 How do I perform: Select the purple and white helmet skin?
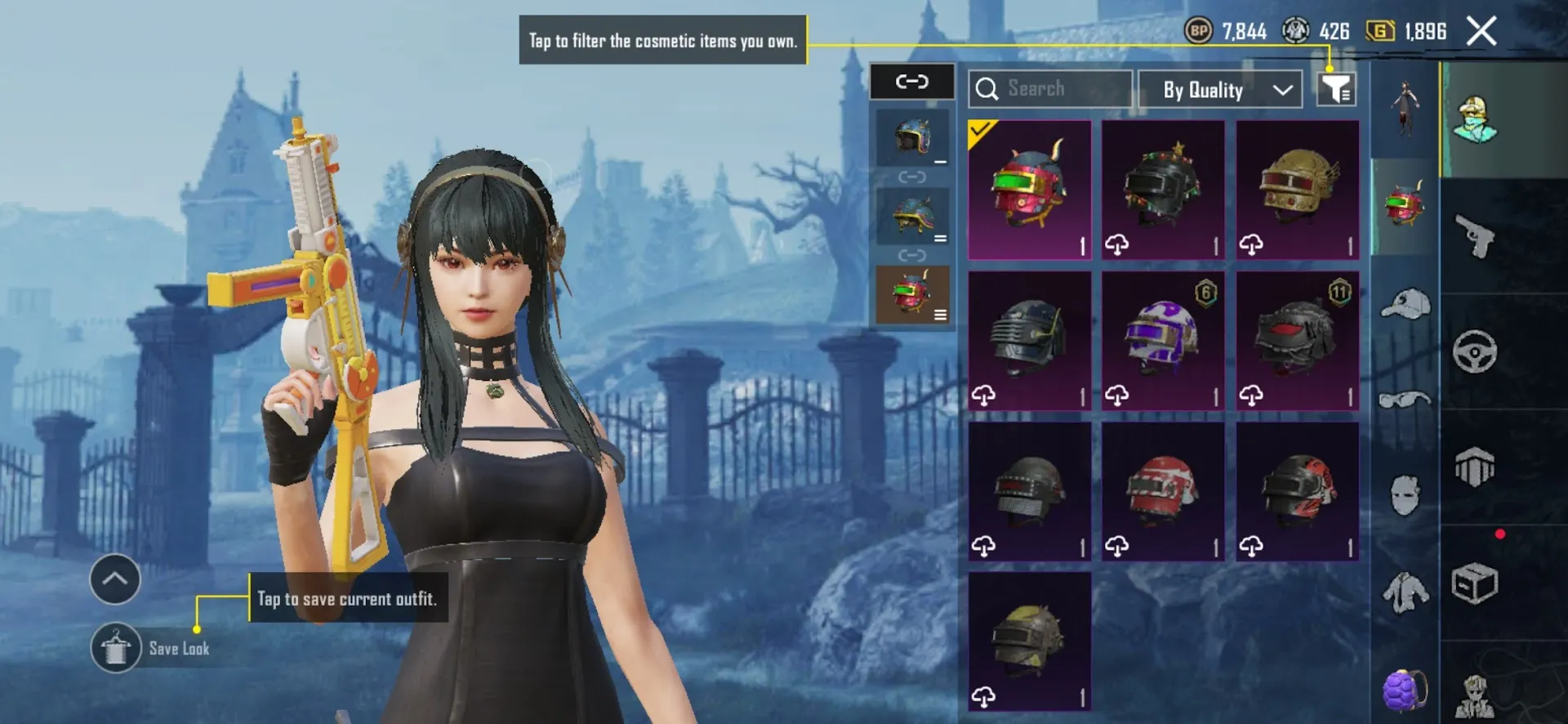(1163, 340)
